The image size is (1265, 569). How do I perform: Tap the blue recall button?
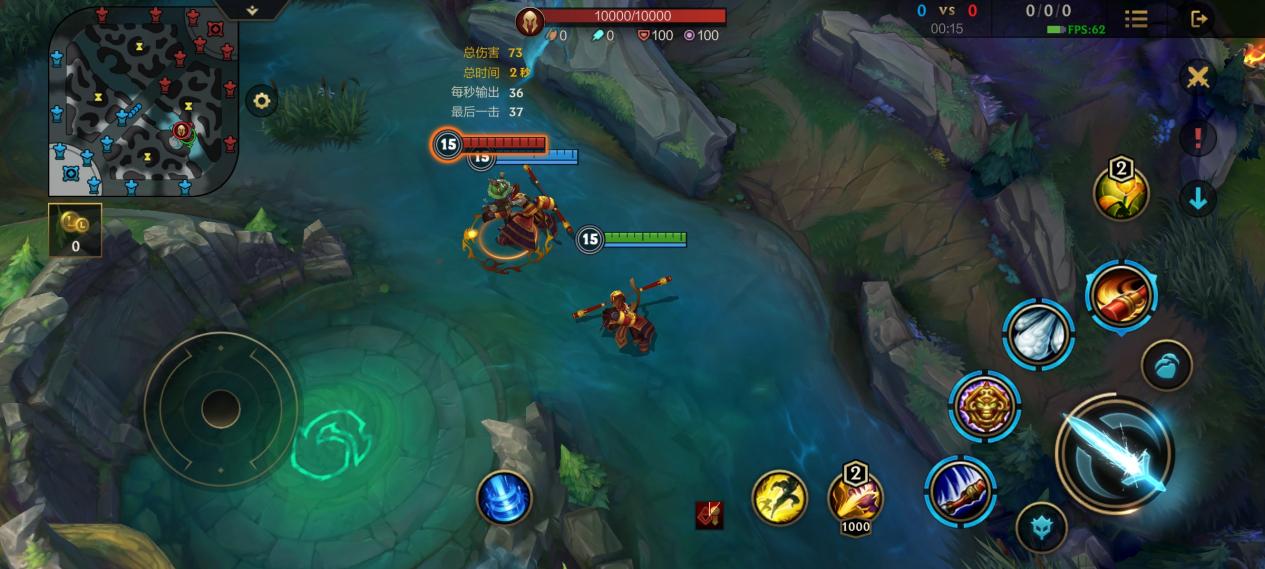coord(503,497)
